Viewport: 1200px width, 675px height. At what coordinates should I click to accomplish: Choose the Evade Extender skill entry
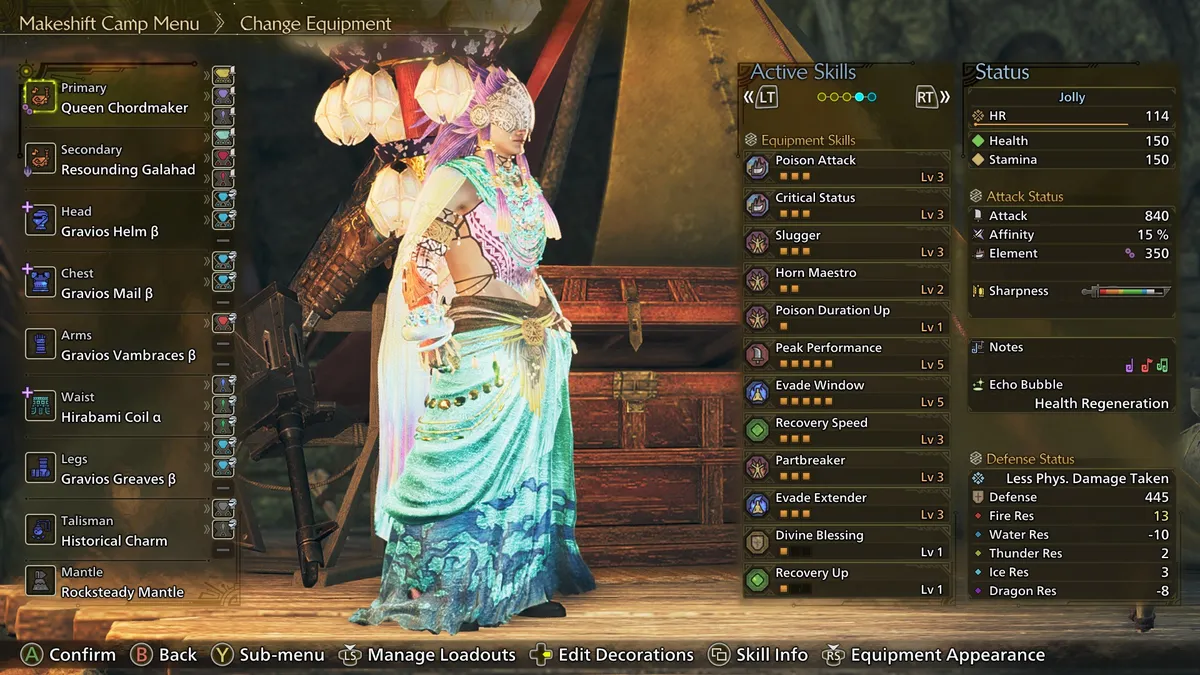coord(846,505)
